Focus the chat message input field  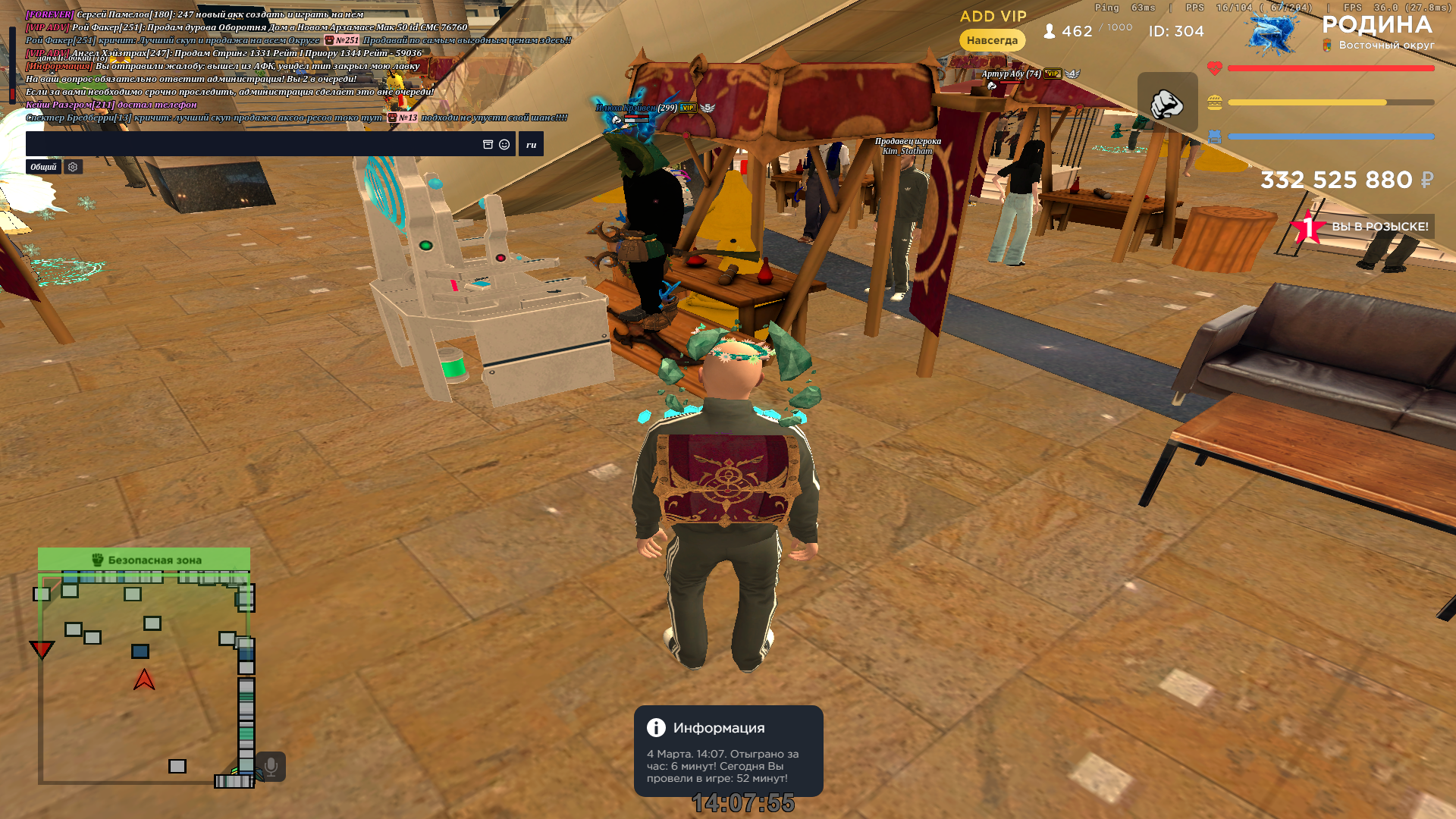250,144
